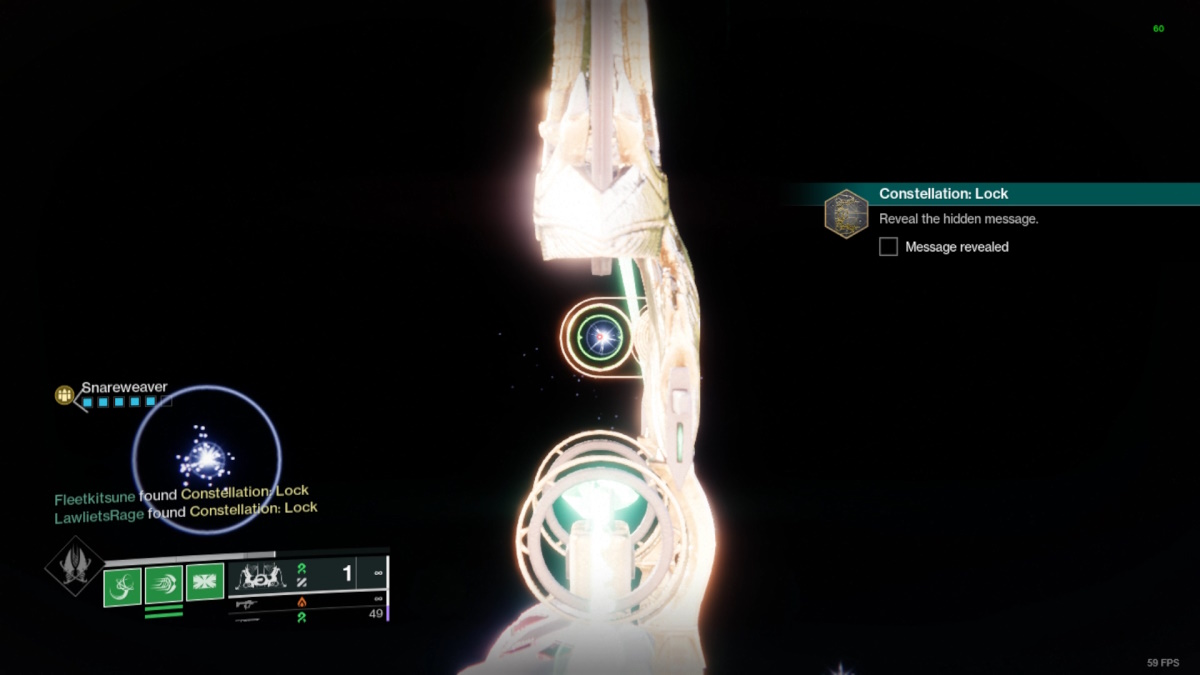Activate the first green Strand grenade ability
This screenshot has width=1200, height=675.
tap(122, 587)
